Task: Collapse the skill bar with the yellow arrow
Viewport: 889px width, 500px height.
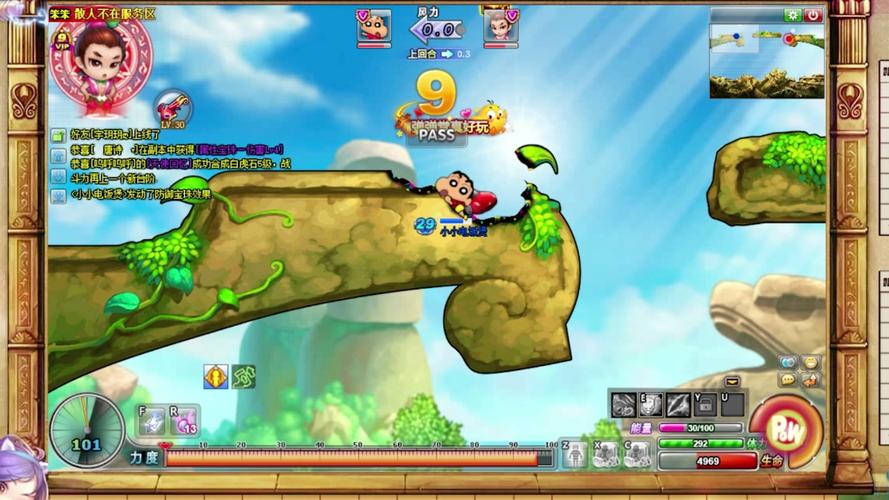Action: click(x=733, y=381)
